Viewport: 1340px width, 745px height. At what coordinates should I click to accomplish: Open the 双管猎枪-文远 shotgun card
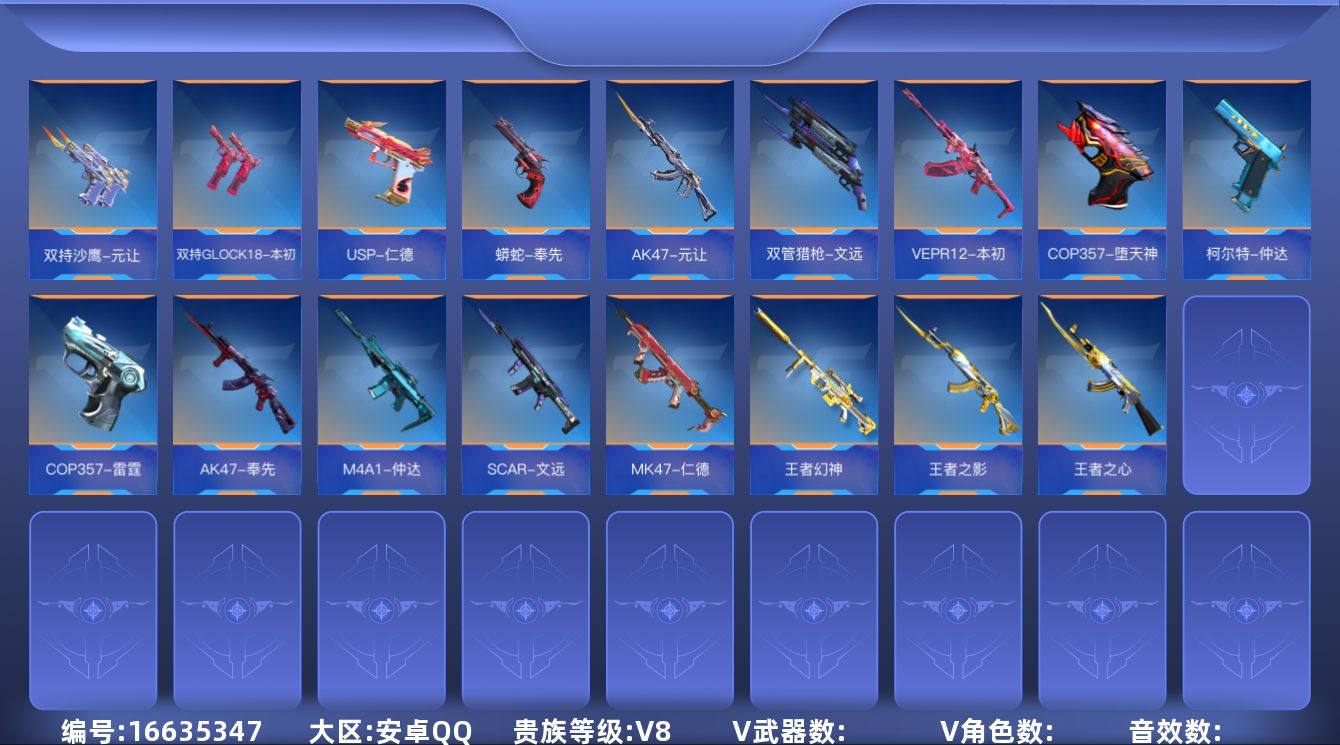[814, 175]
